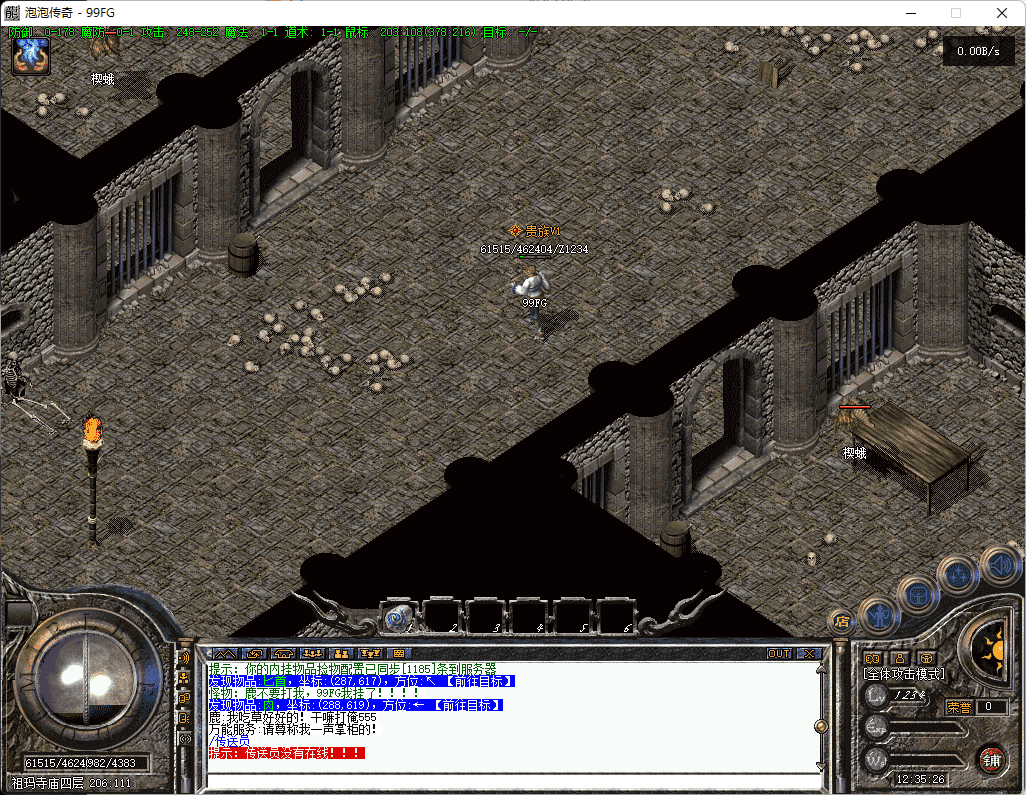Image resolution: width=1026 pixels, height=795 pixels.
Task: Close the game window
Action: tap(1001, 13)
